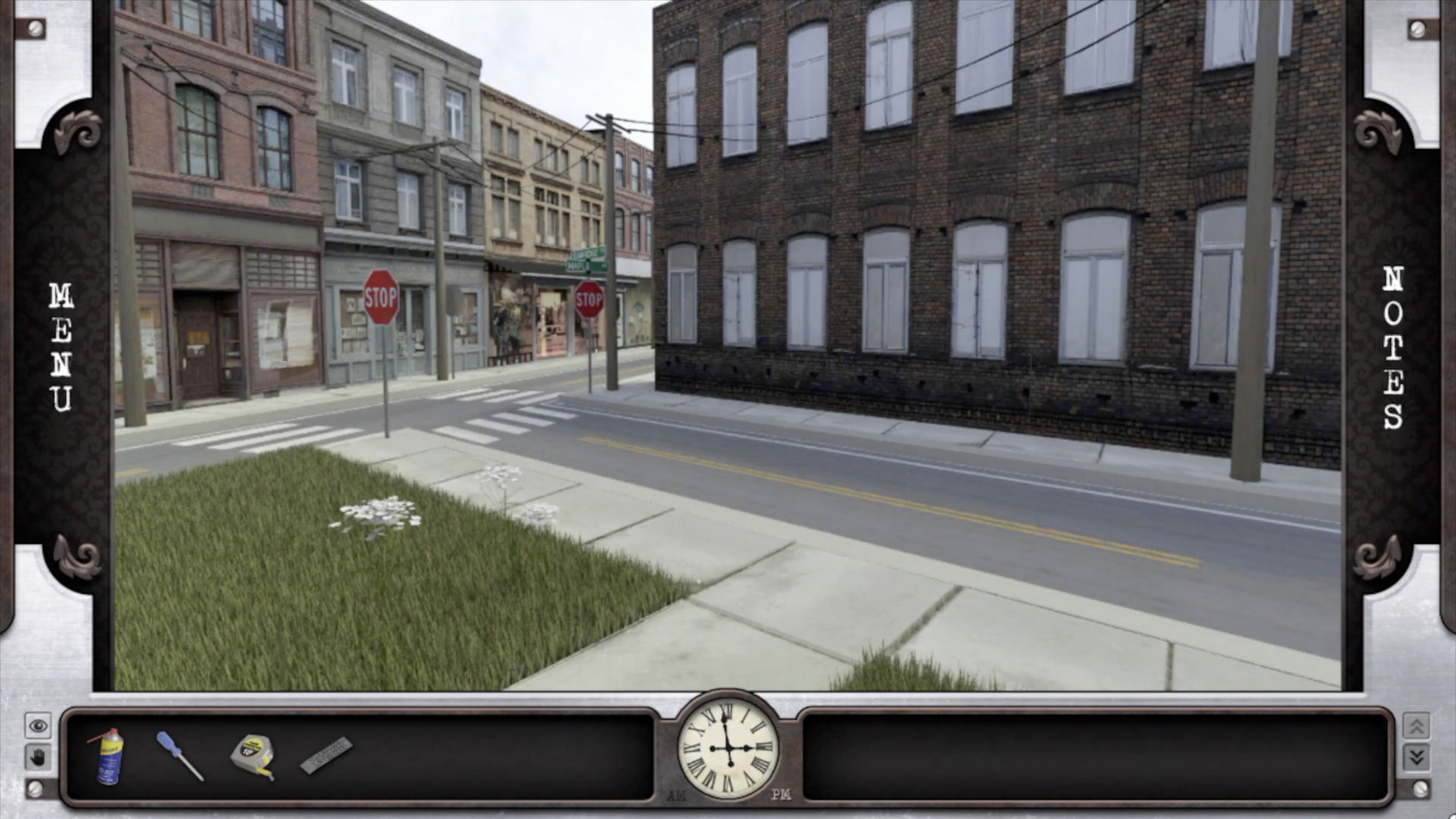1456x819 pixels.
Task: Click the inventory scroll up arrow
Action: [x=1416, y=726]
